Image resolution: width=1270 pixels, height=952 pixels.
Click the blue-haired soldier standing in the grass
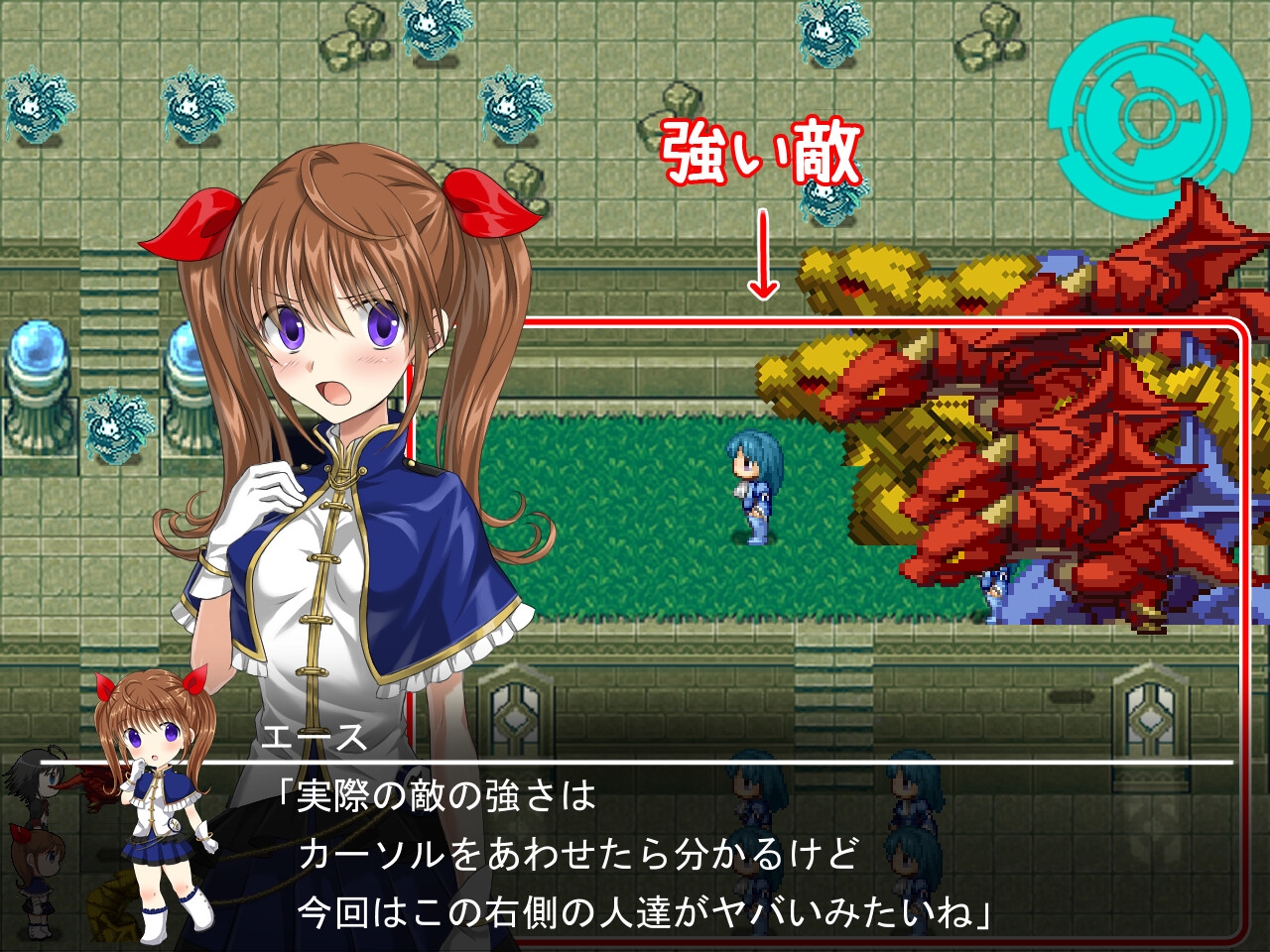(751, 486)
